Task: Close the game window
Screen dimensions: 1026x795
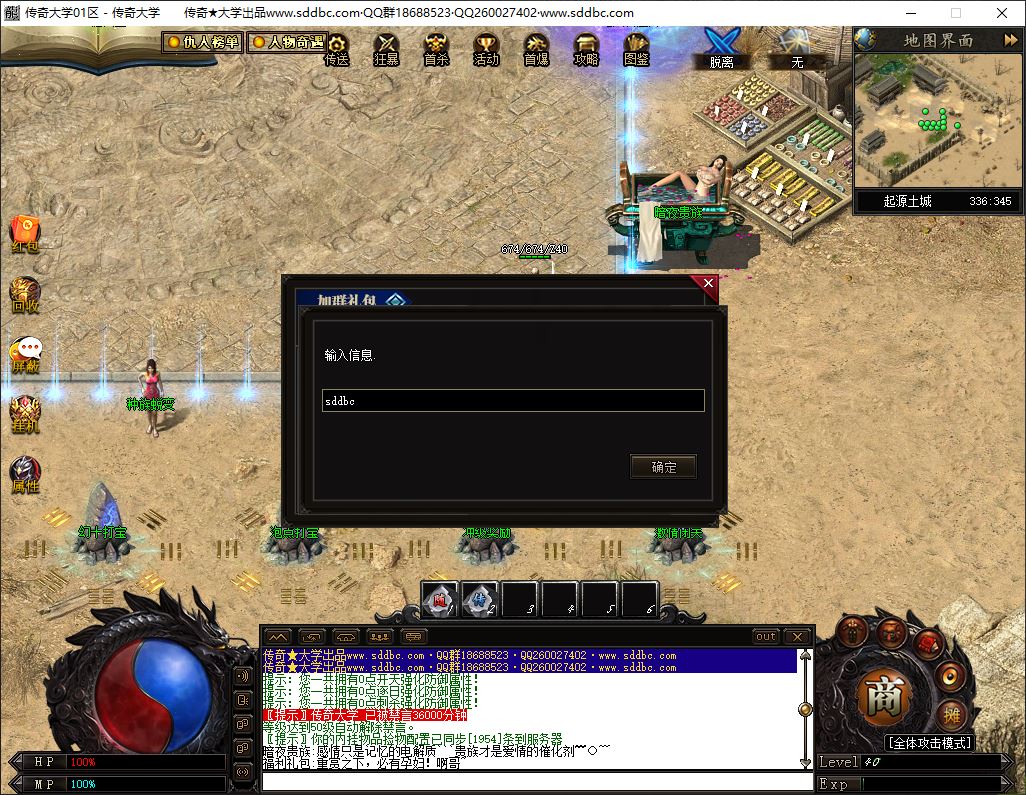Action: [1002, 13]
